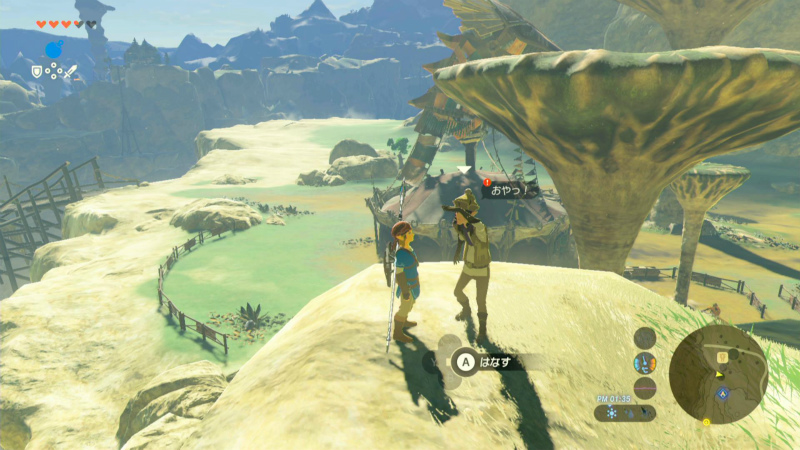Open the shield quick-select icon

[x=37, y=71]
